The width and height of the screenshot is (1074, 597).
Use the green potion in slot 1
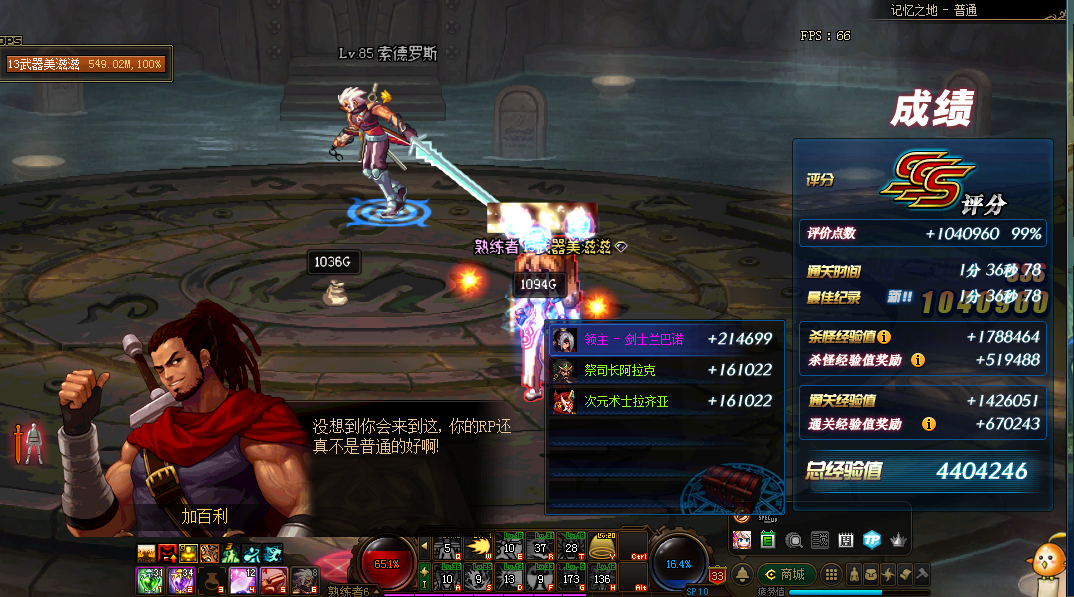coord(151,579)
